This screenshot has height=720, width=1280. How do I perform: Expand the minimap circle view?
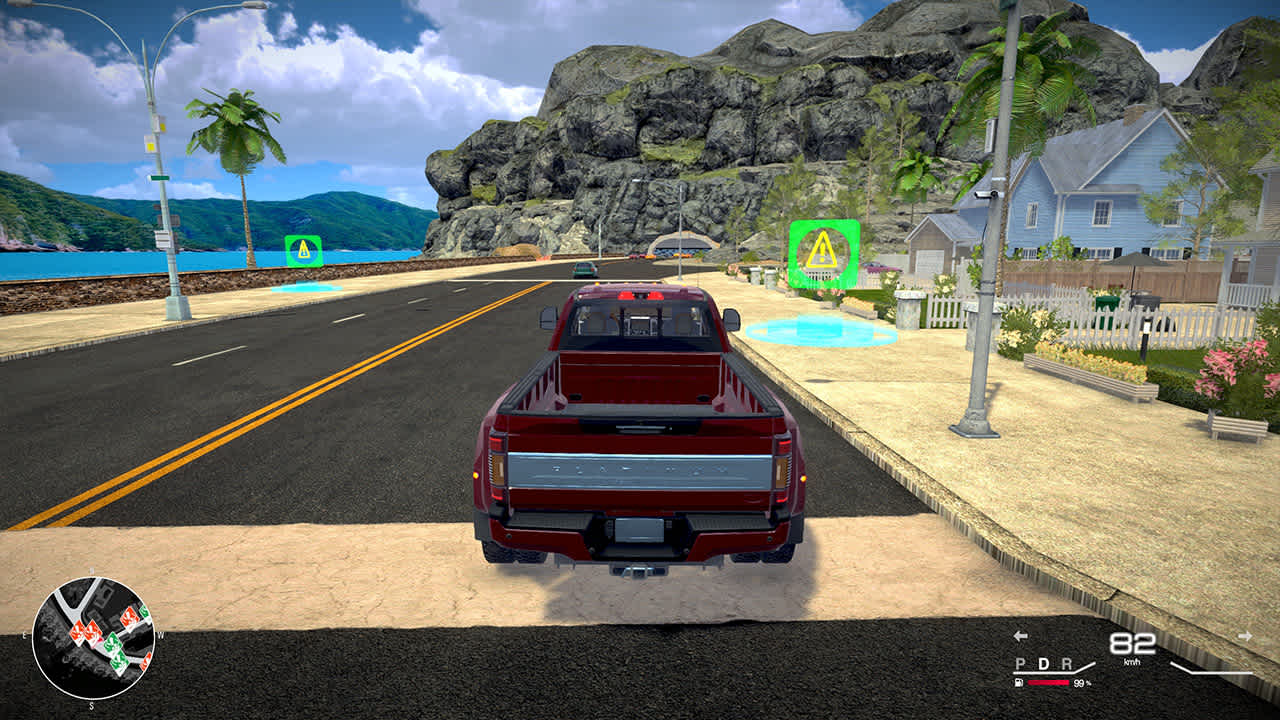(x=95, y=638)
